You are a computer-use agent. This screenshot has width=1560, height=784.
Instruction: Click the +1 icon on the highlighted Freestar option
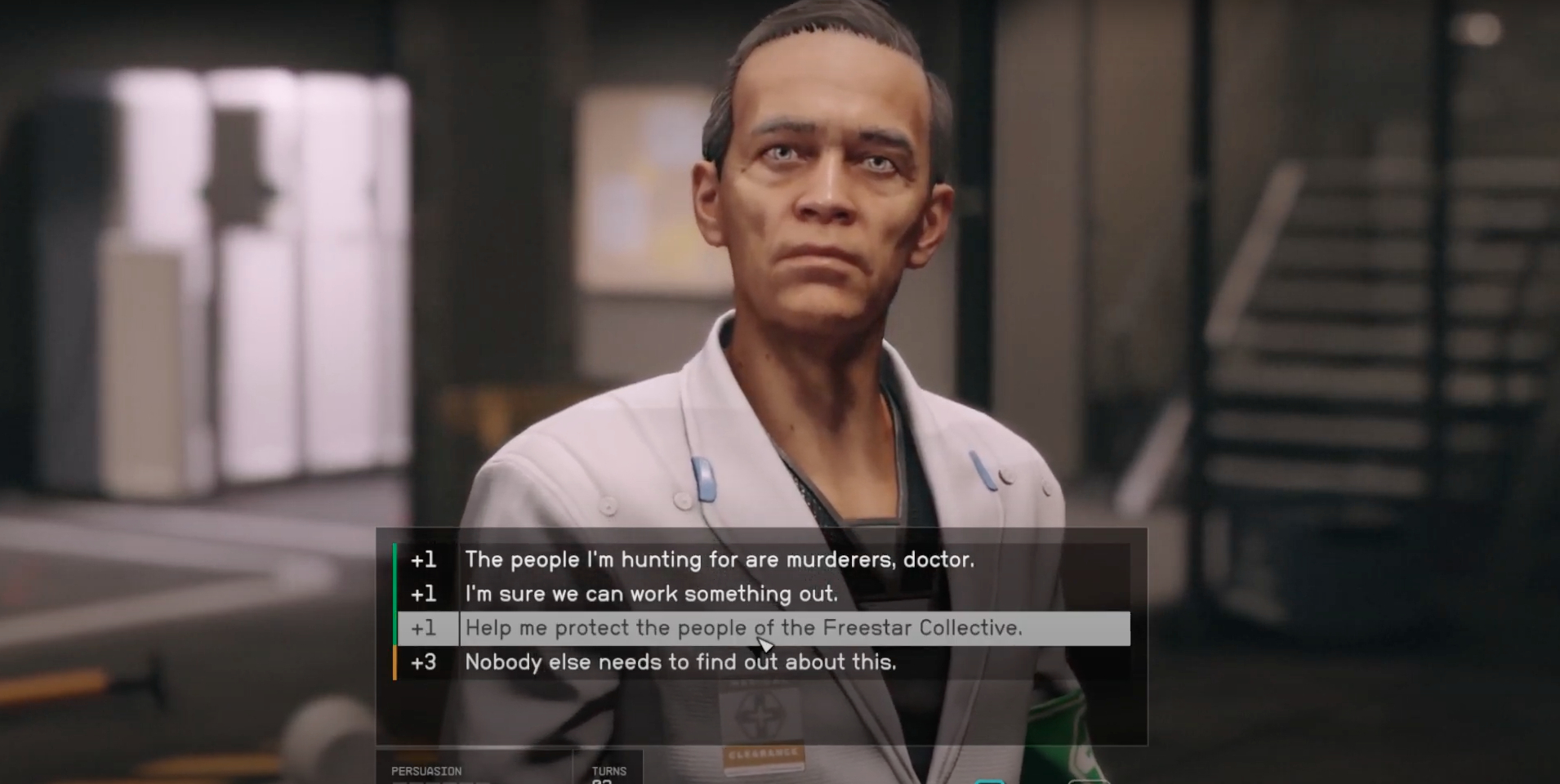click(x=424, y=628)
